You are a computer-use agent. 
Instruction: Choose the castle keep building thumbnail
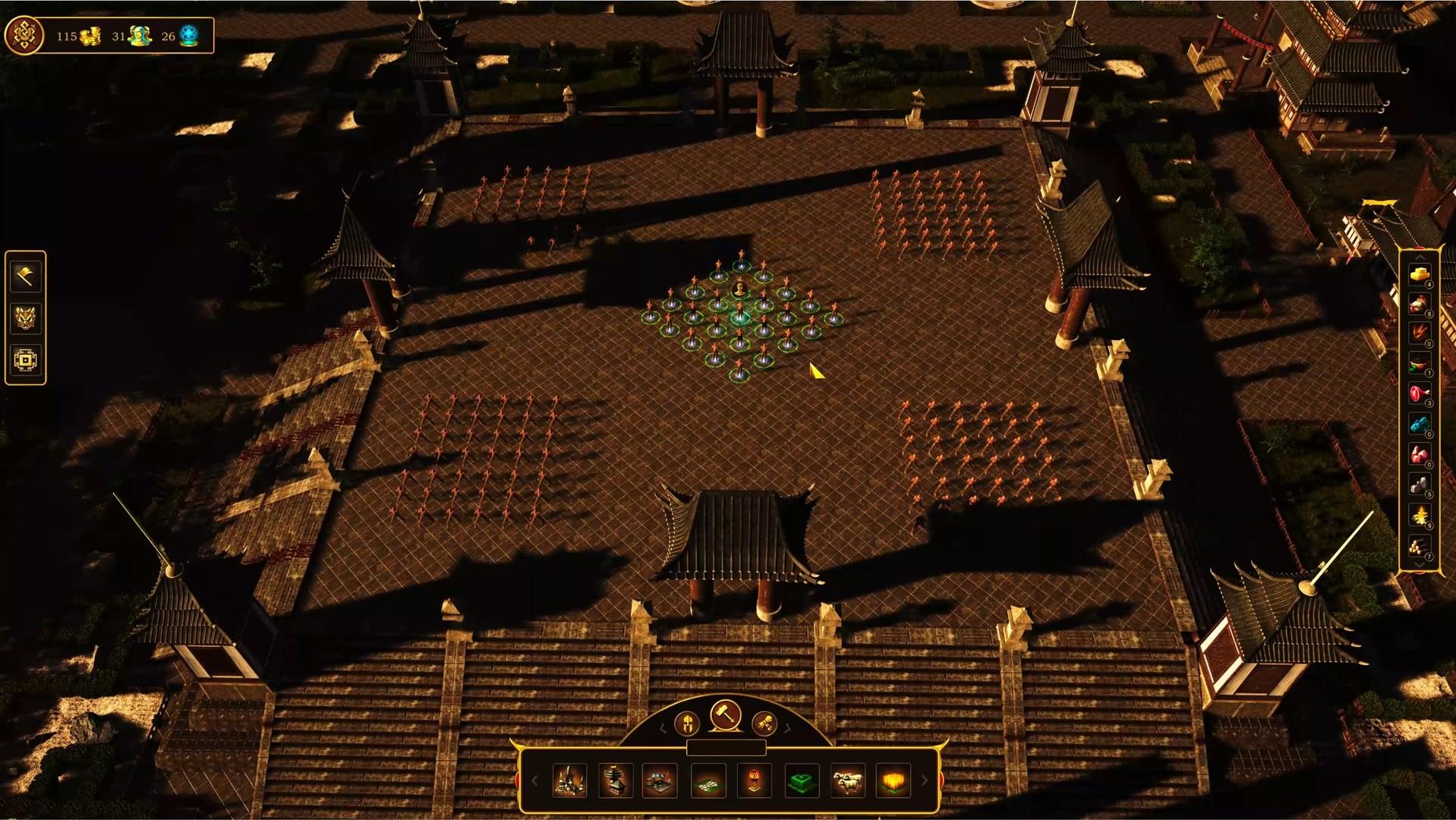tap(569, 781)
